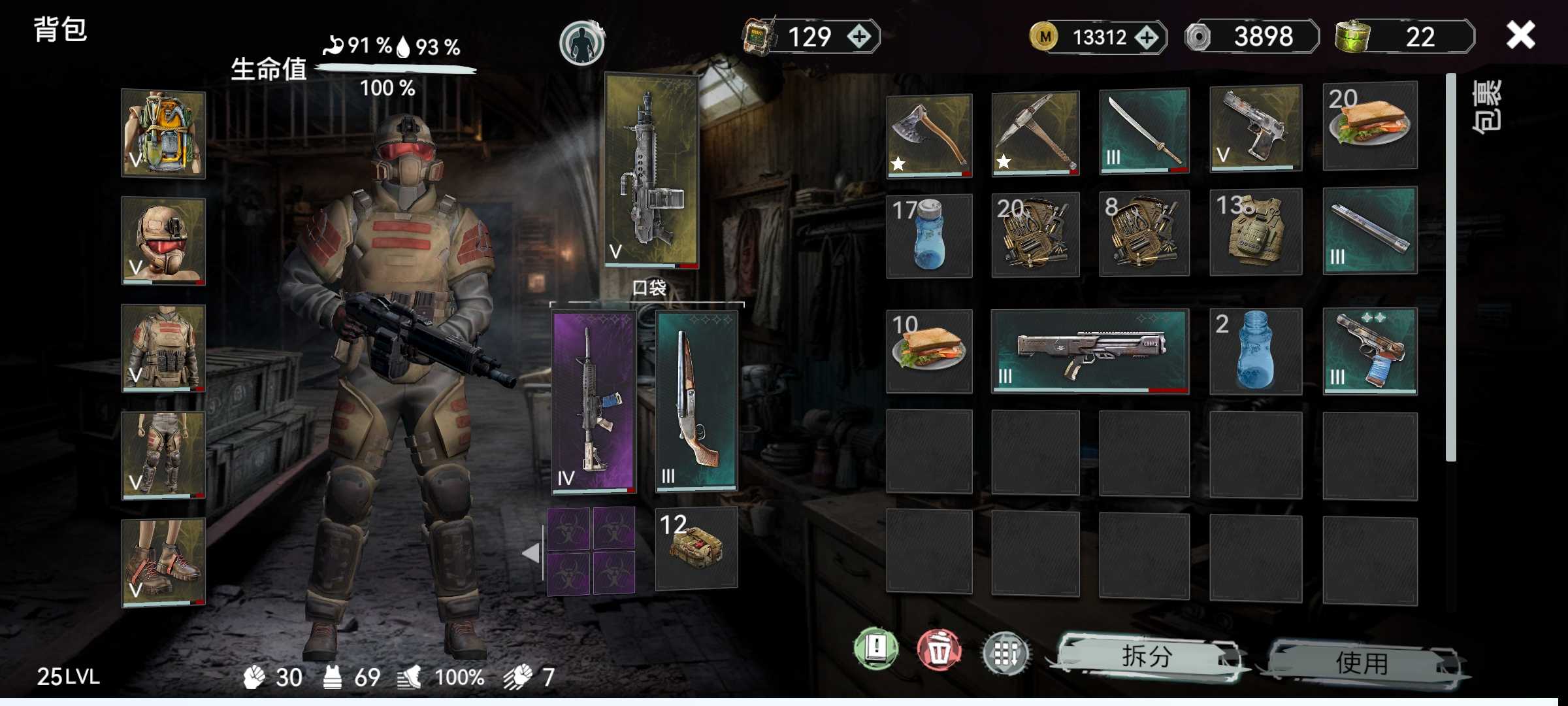
Task: Choose the purple assault rifle pocket slot
Action: [x=593, y=401]
